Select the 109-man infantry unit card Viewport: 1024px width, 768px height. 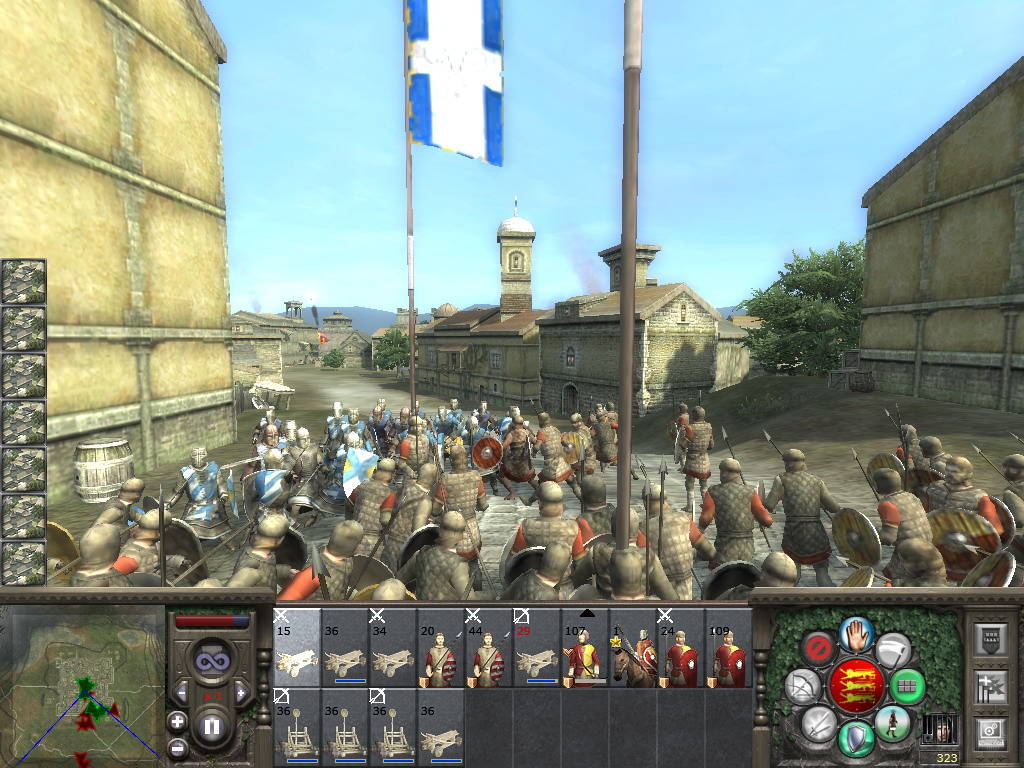point(728,648)
